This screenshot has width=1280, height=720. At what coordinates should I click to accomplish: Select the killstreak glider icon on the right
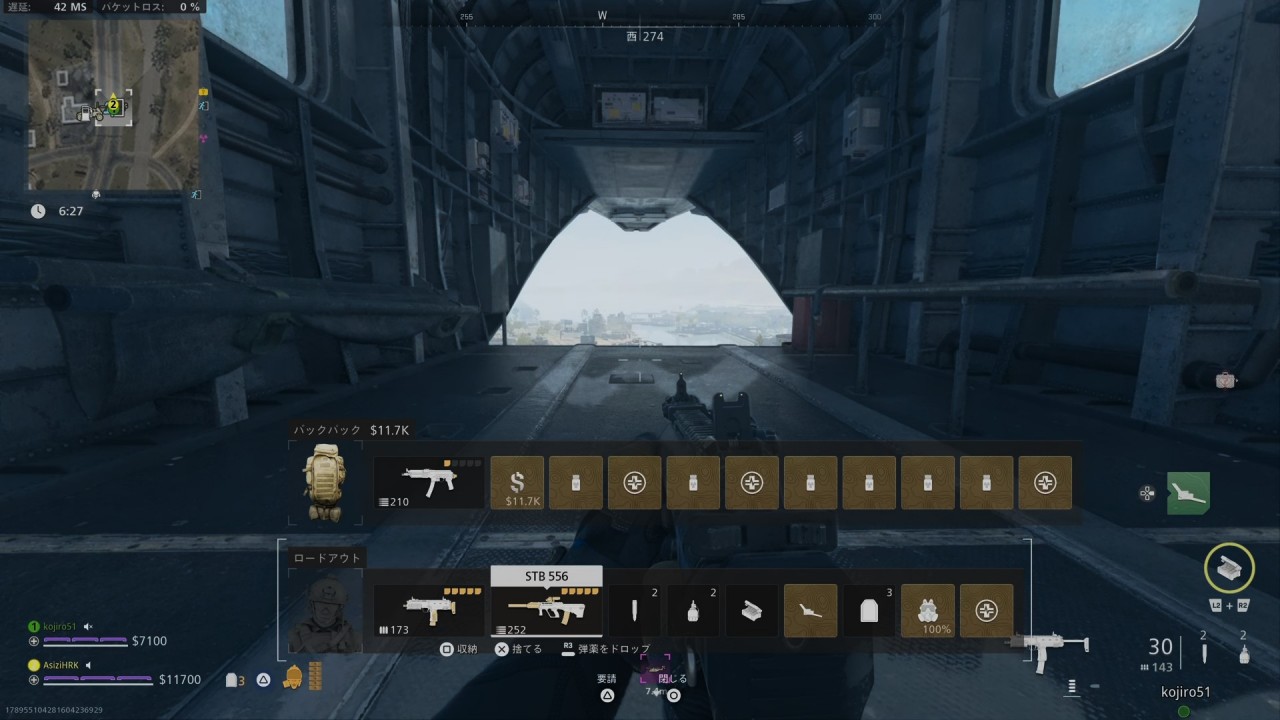click(x=1188, y=492)
